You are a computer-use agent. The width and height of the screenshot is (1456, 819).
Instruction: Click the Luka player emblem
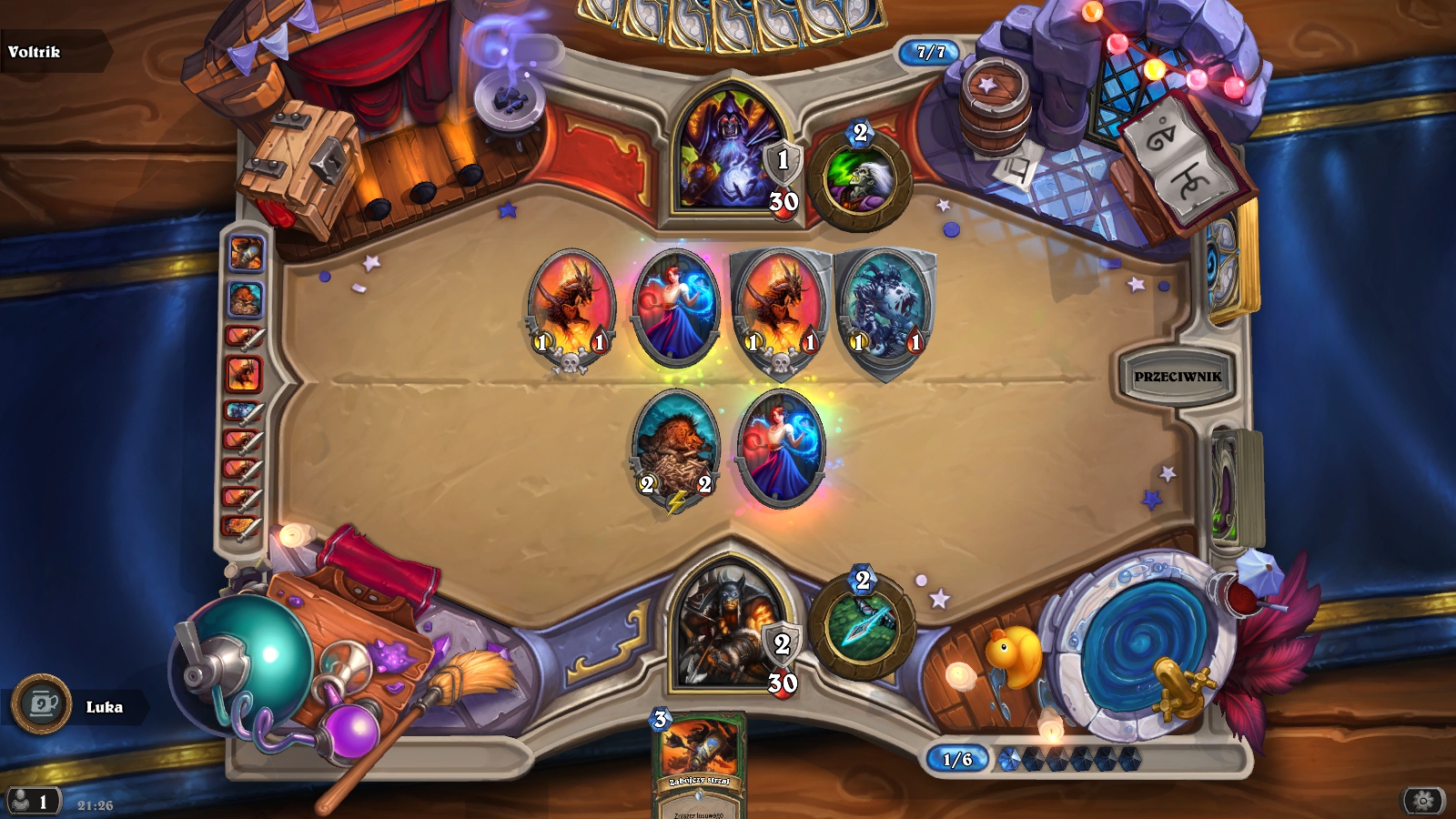pos(42,704)
